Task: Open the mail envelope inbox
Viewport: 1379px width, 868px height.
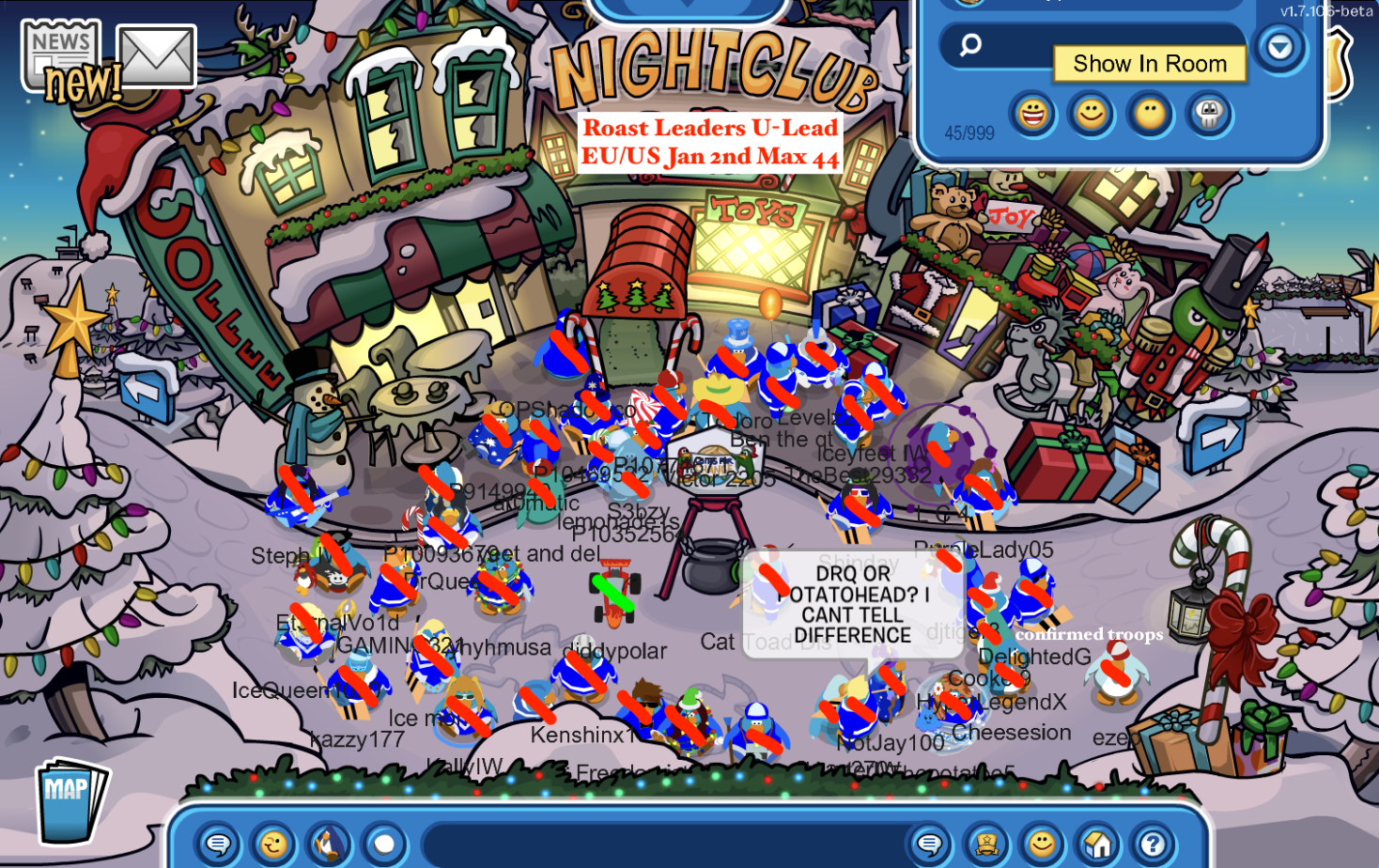Action: pyautogui.click(x=156, y=56)
